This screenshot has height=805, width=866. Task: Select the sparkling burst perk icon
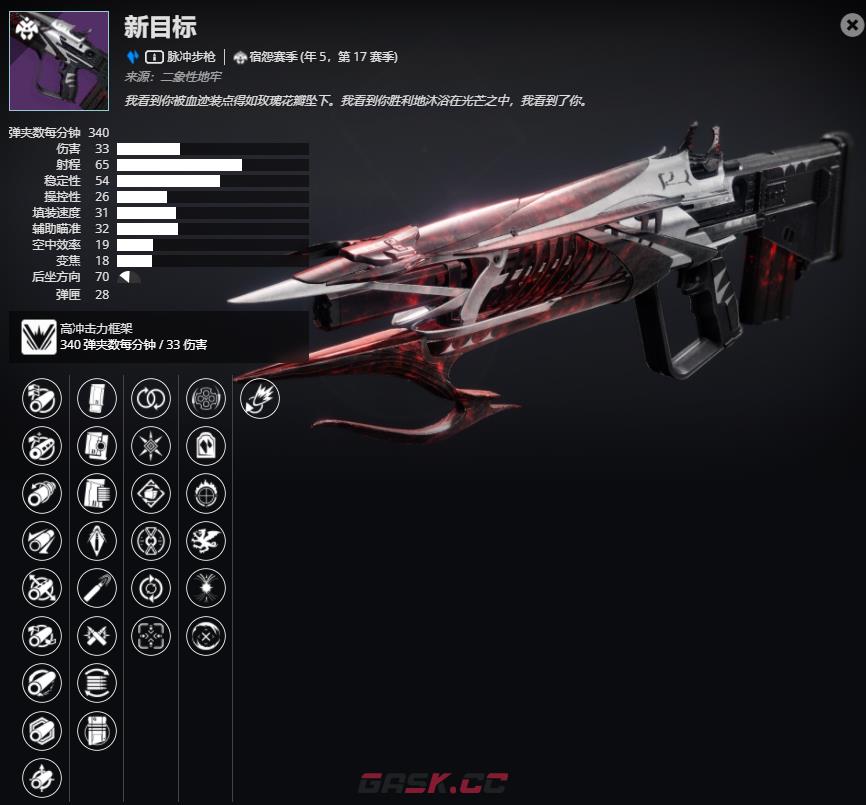point(206,588)
